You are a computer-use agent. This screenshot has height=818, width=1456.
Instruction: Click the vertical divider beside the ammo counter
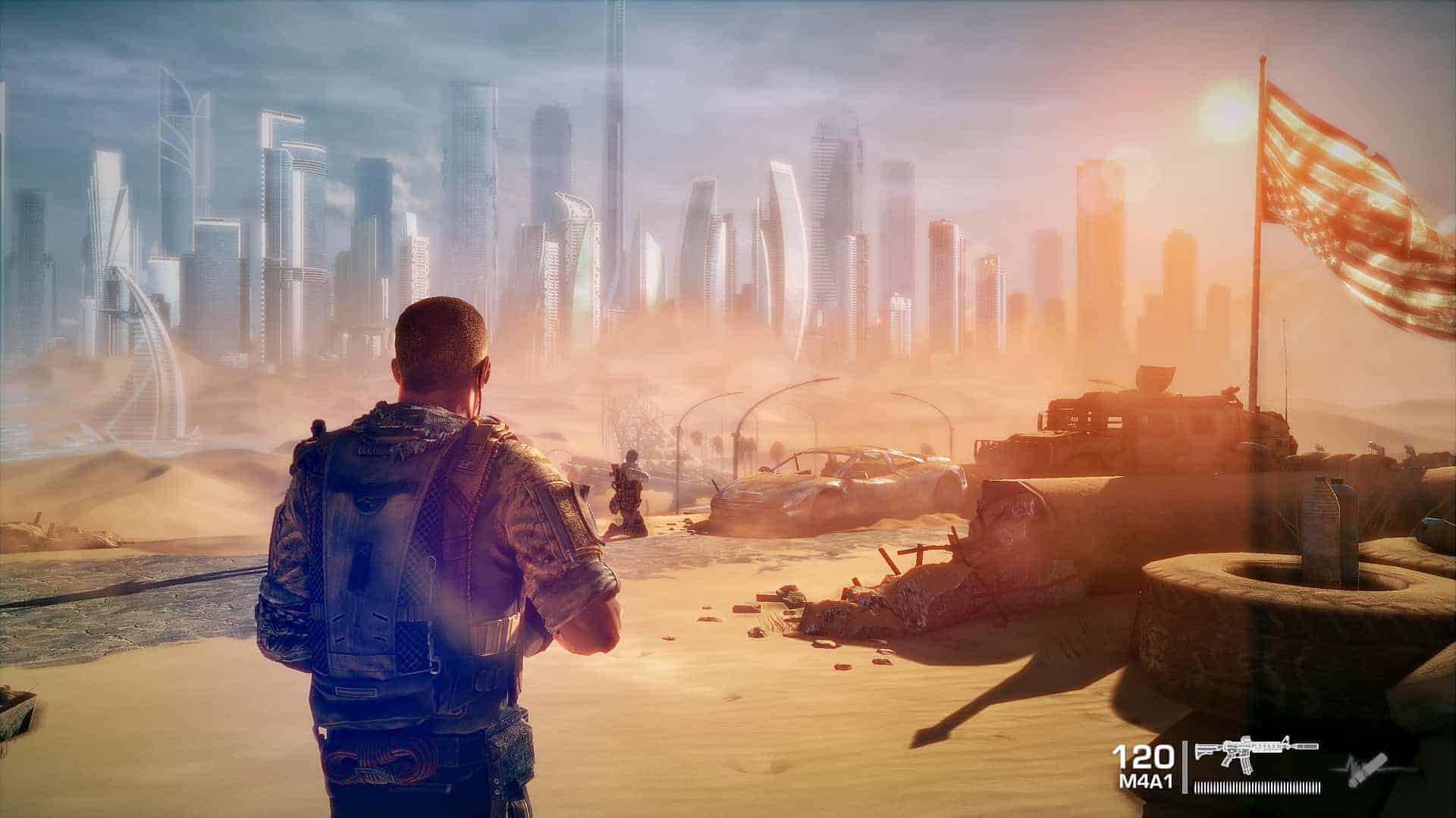[1187, 766]
